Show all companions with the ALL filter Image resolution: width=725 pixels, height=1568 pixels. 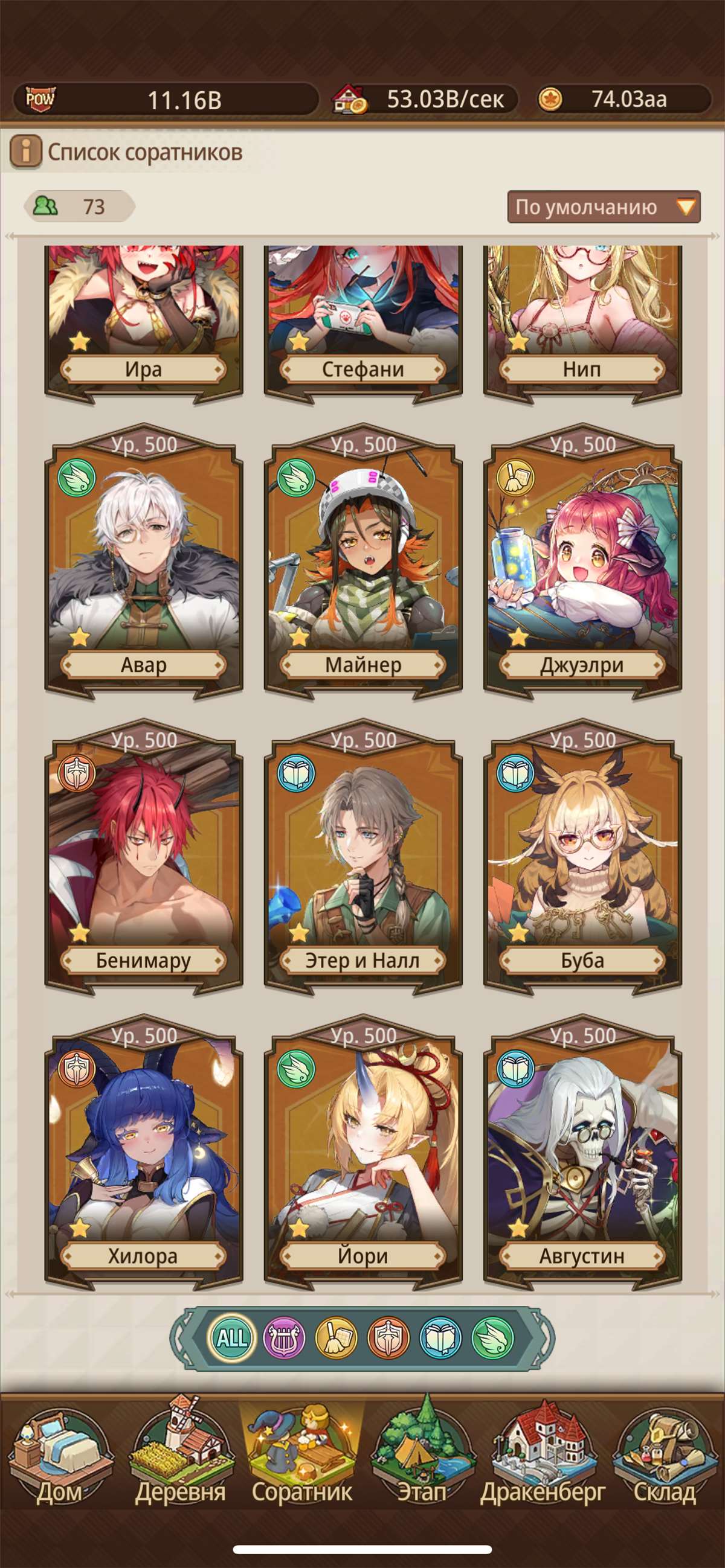232,1337
